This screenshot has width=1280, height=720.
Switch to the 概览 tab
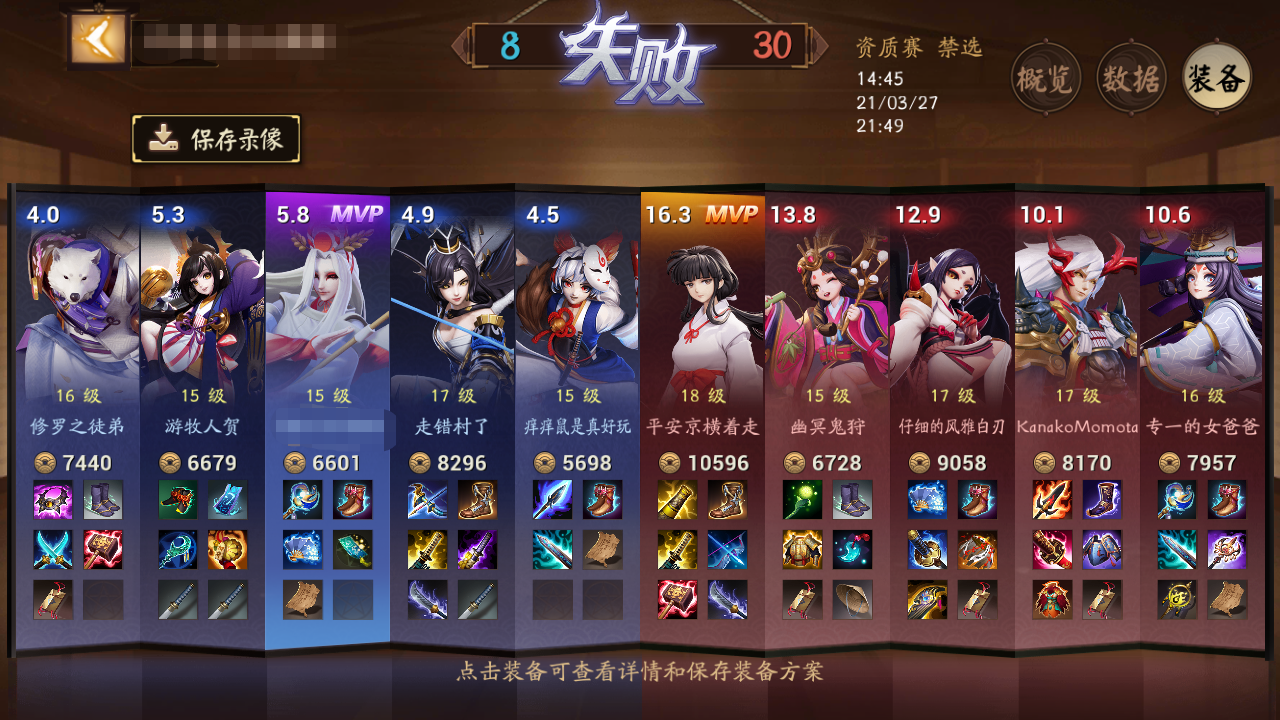point(1047,76)
